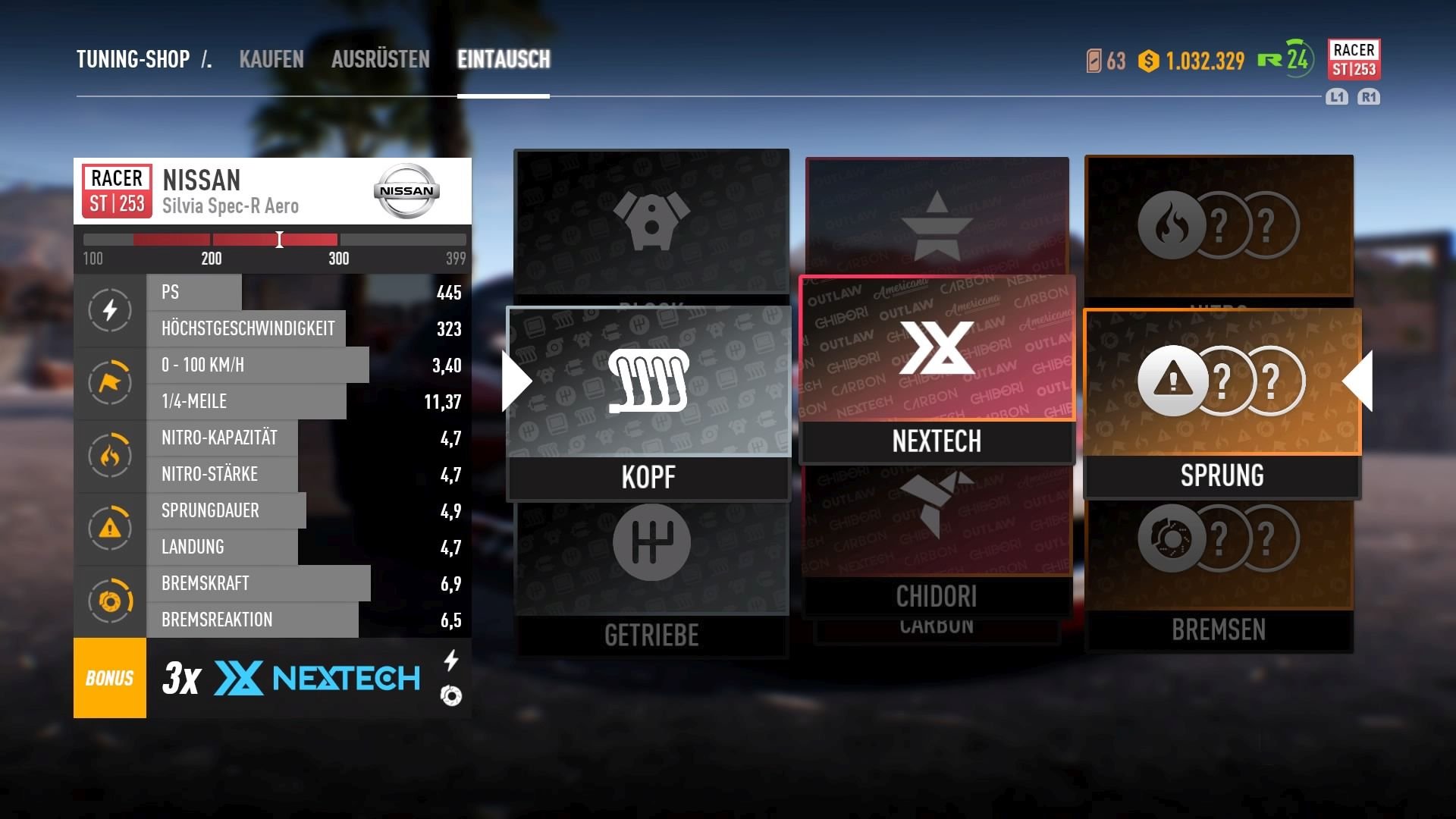Image resolution: width=1456 pixels, height=819 pixels.
Task: Select the engine block icon above KOPF
Action: pyautogui.click(x=651, y=220)
